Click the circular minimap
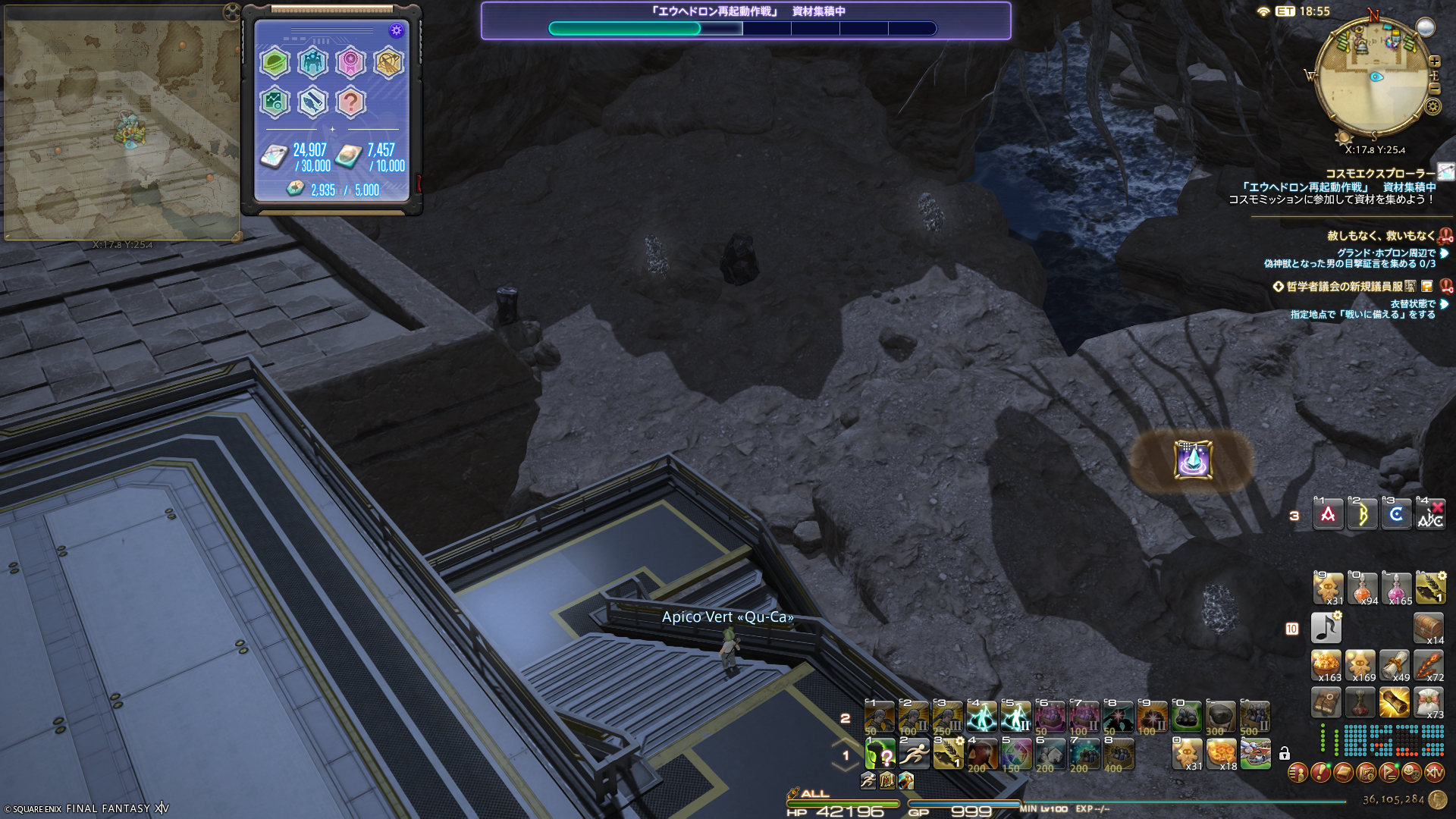Viewport: 1456px width, 819px height. tap(1373, 78)
